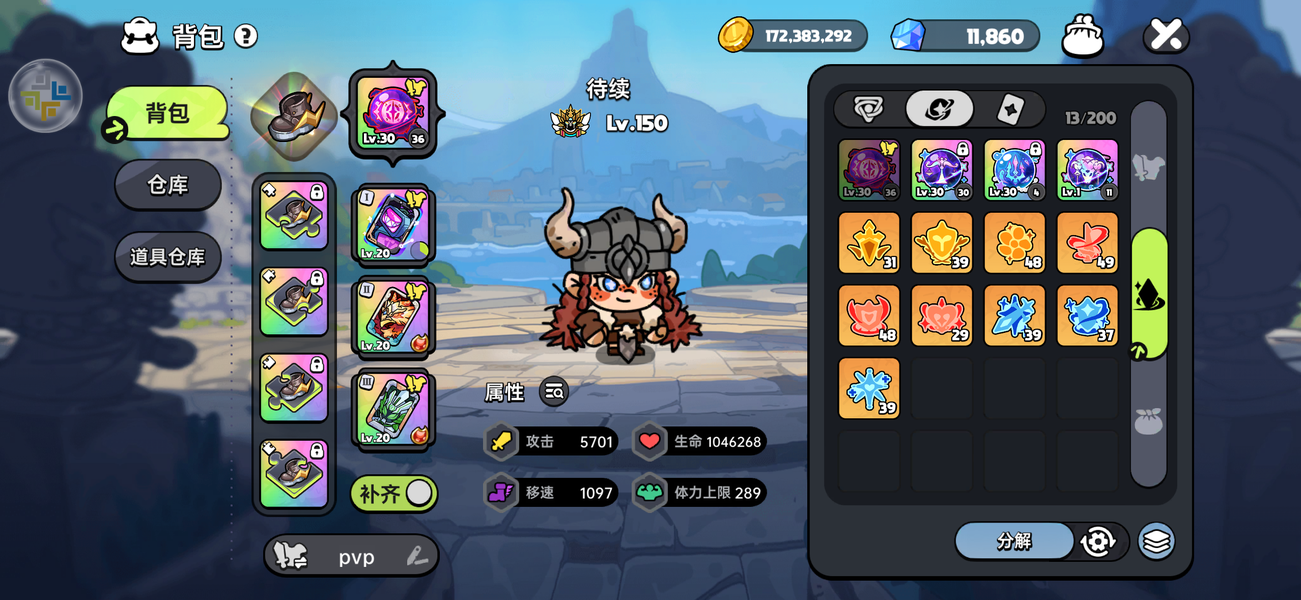Select the orange item with count 31
This screenshot has height=600, width=1301.
click(x=869, y=242)
